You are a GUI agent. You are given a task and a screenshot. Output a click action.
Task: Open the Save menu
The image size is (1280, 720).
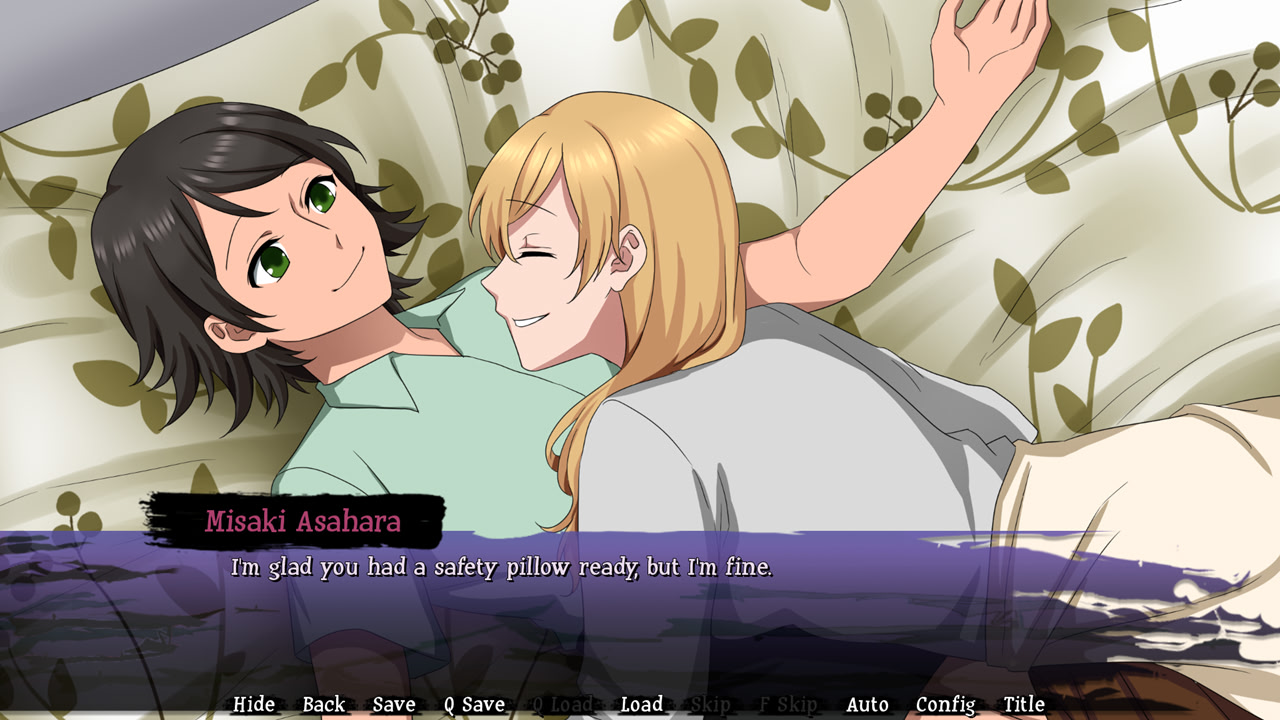tap(393, 705)
